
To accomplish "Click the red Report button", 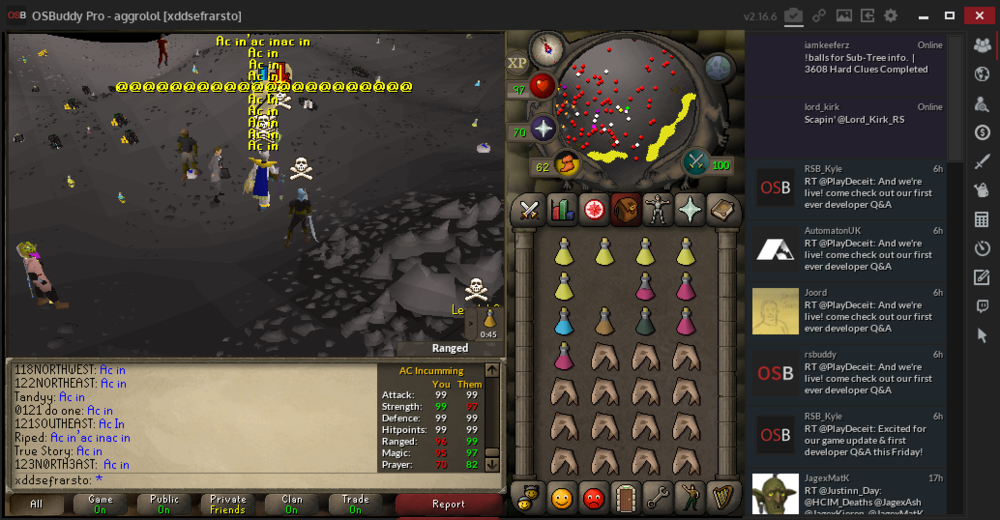I will pos(448,504).
